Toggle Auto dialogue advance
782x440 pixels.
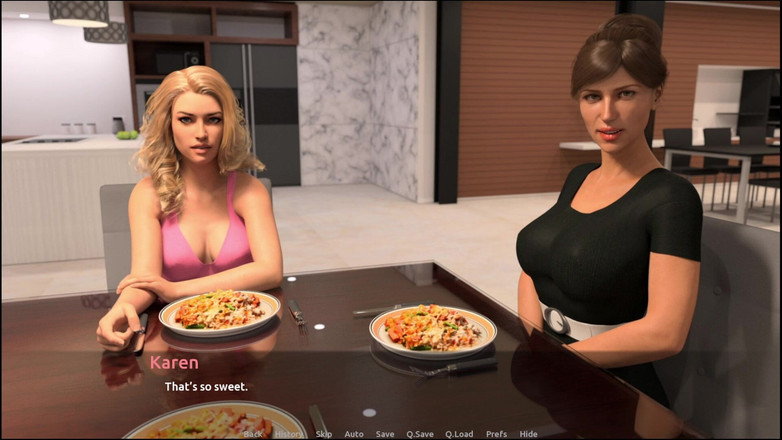coord(354,434)
